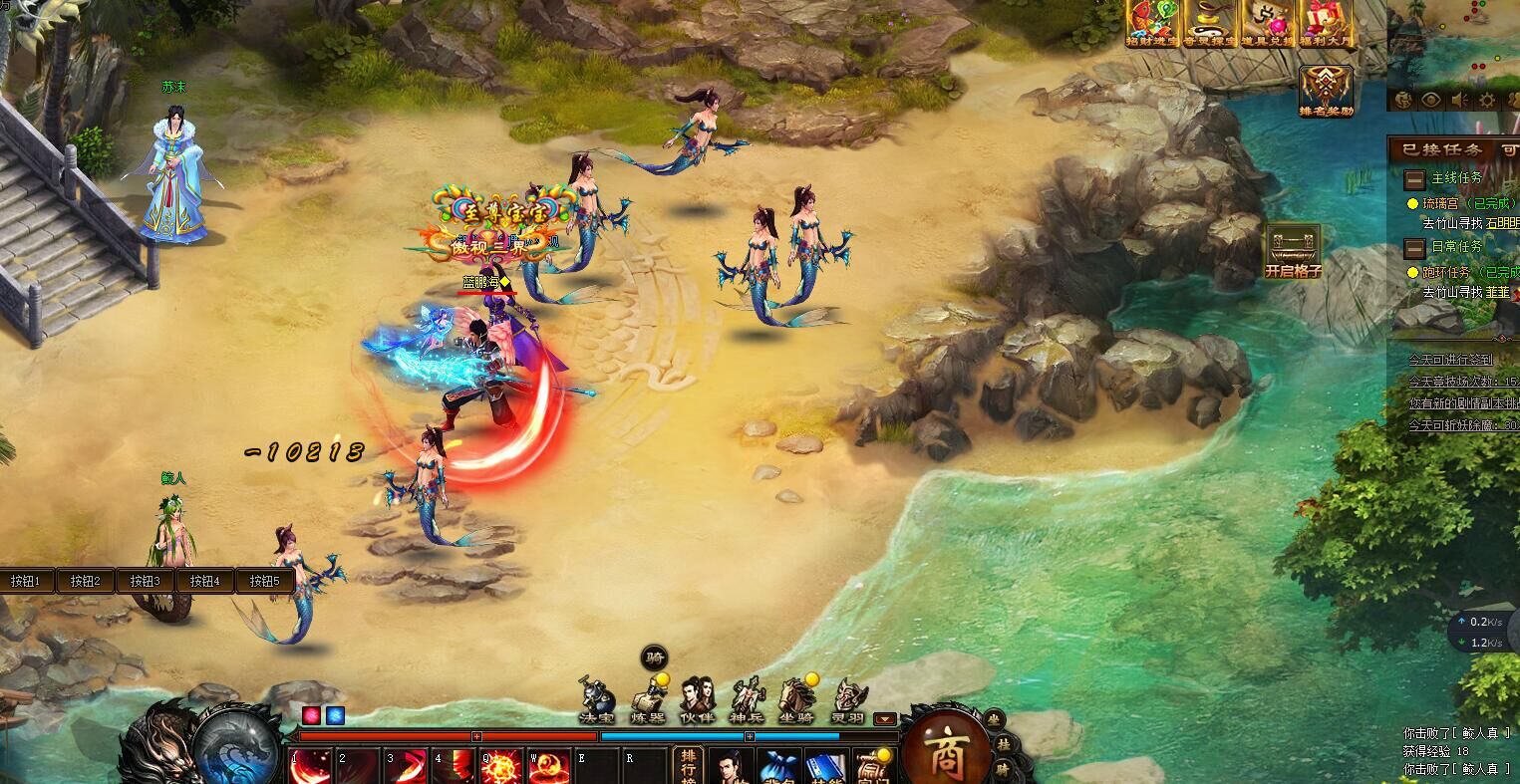
Task: Open the 坐骑 mount menu
Action: [797, 699]
